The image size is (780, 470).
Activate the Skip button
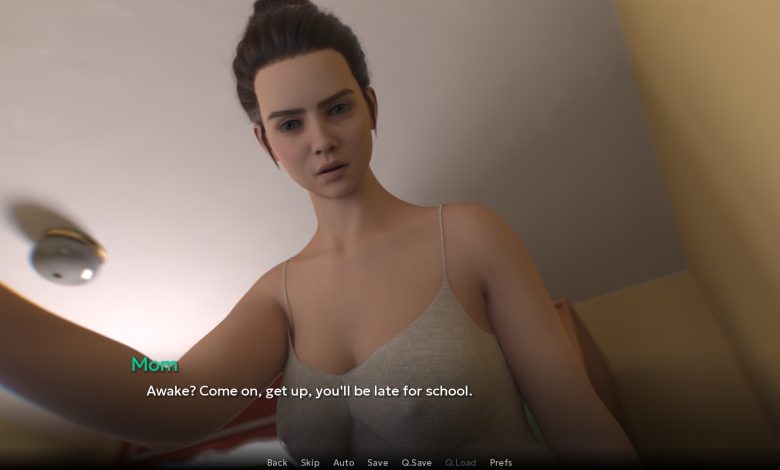[310, 463]
